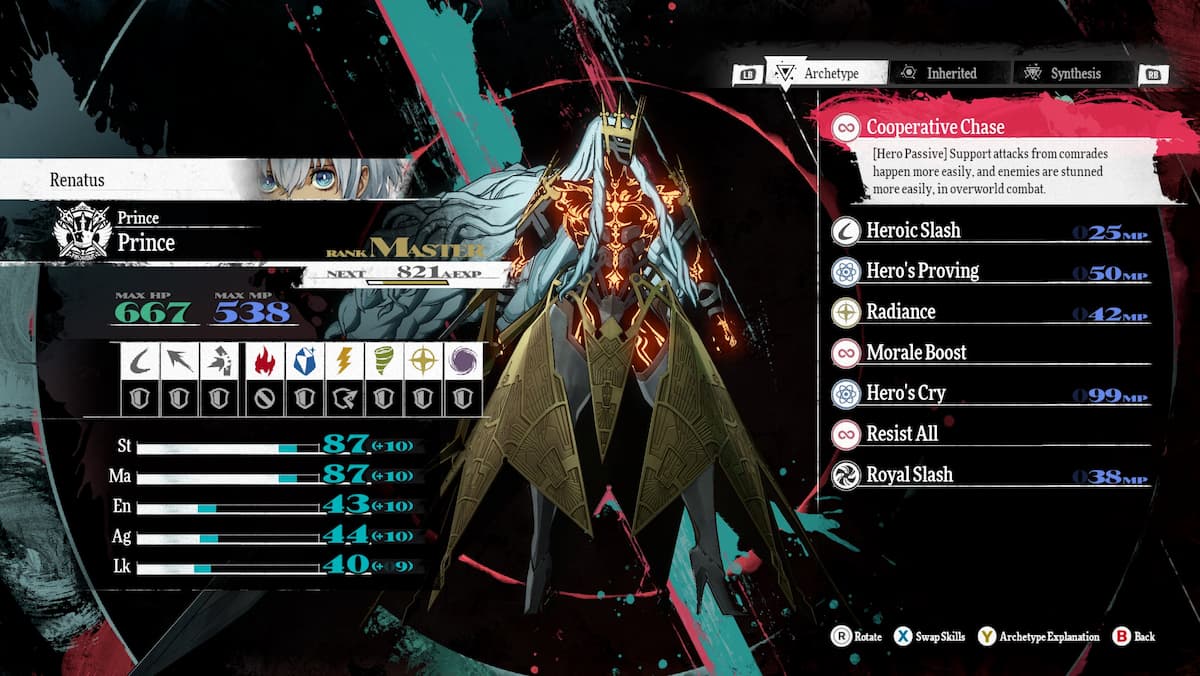Select the Royal Slash skill row
This screenshot has height=676, width=1200.
click(990, 476)
